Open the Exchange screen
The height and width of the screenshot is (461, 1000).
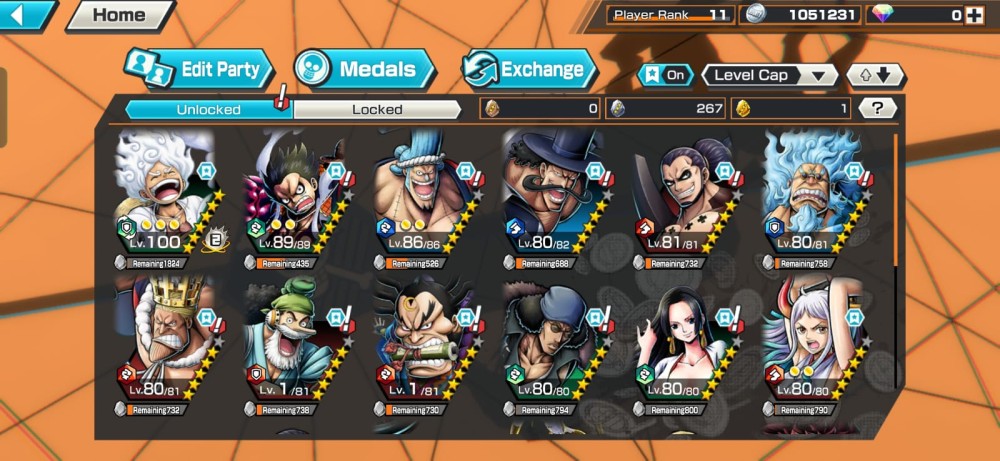pyautogui.click(x=528, y=69)
